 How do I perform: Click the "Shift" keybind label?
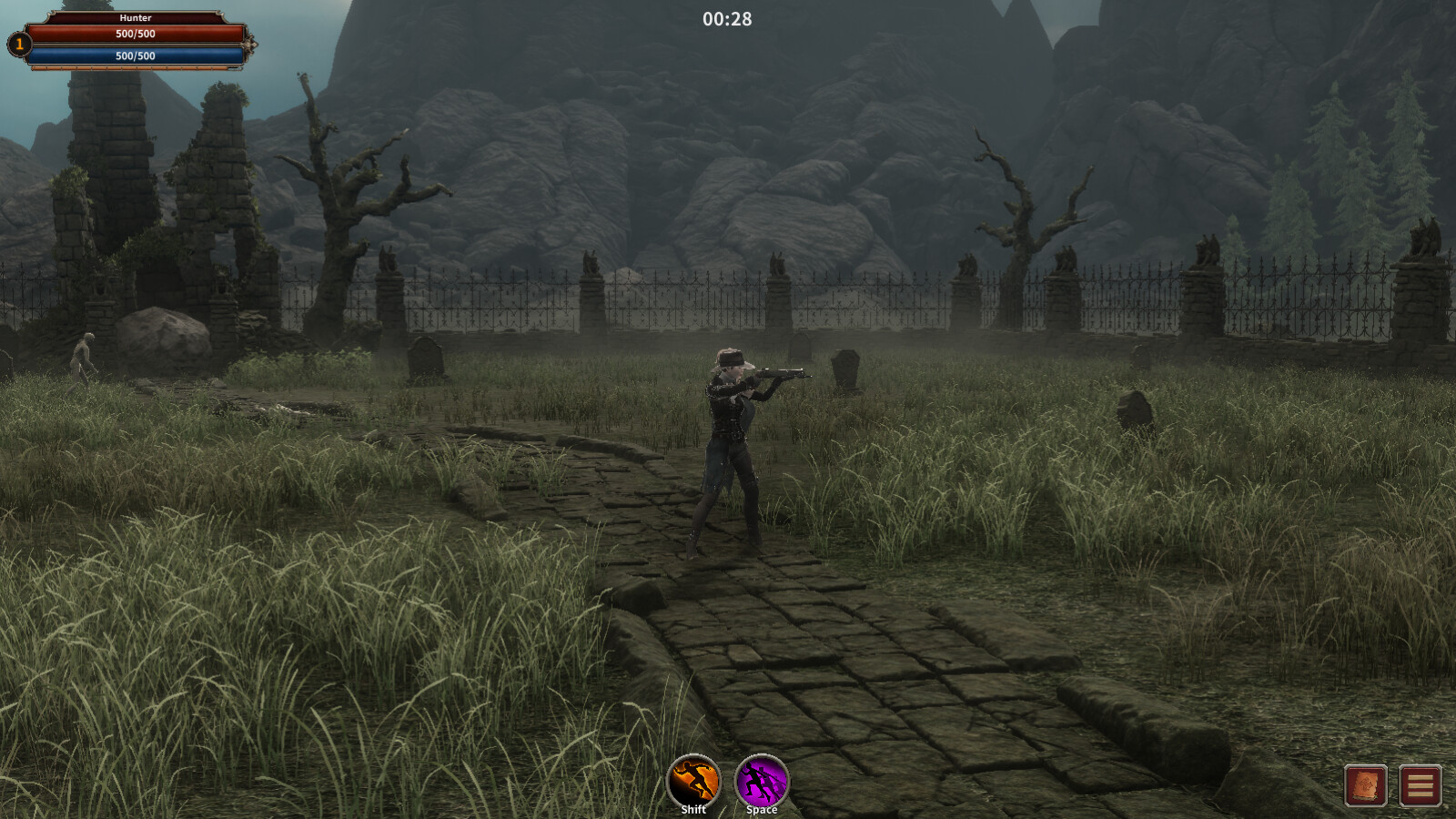click(x=692, y=808)
